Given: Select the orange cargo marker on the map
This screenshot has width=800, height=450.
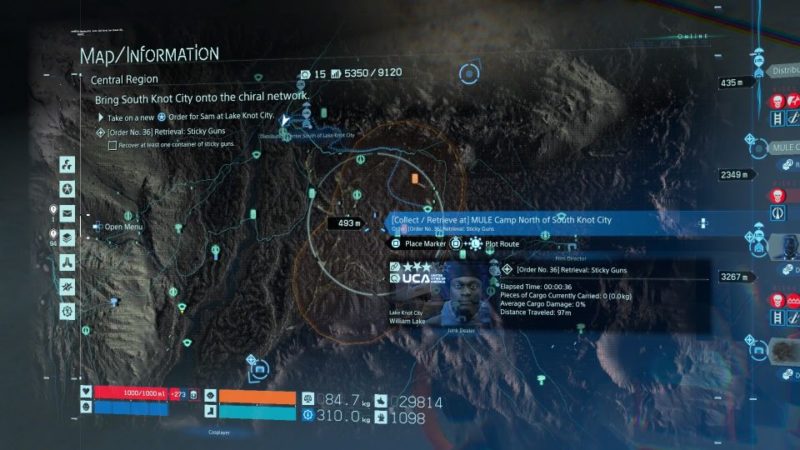Looking at the screenshot, I should (414, 178).
